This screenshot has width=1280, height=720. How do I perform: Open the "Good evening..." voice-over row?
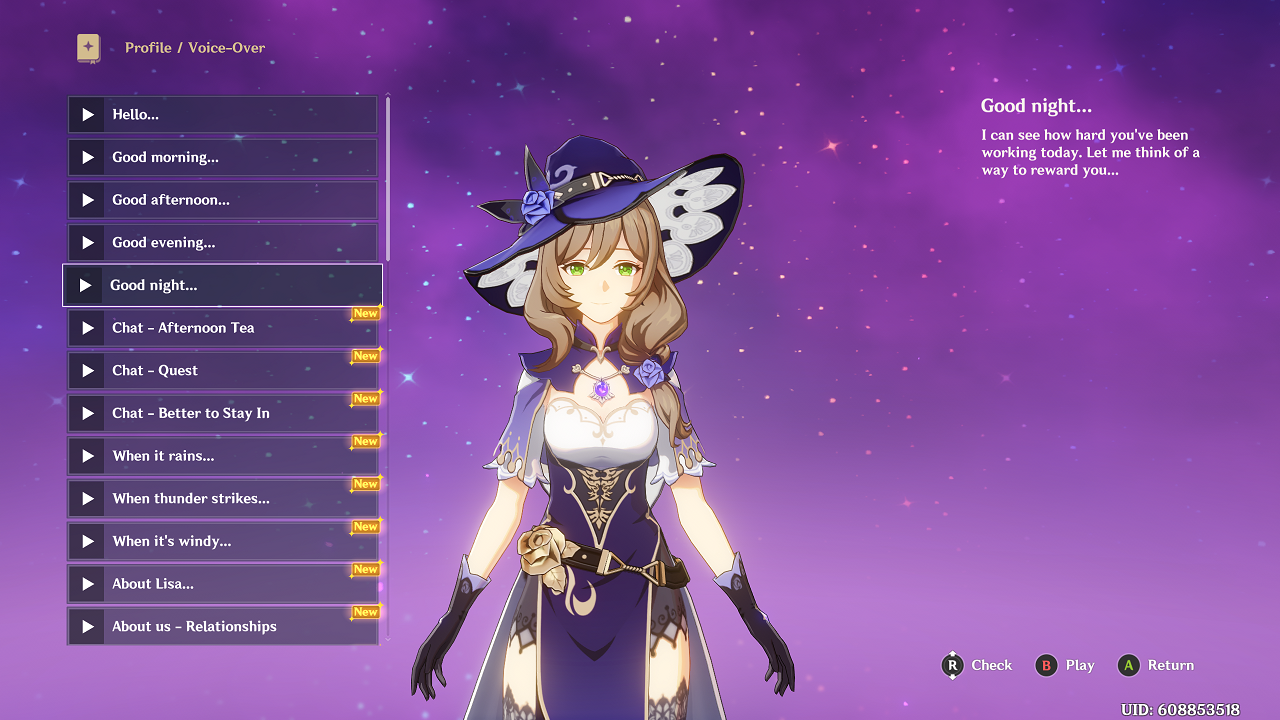pos(222,243)
